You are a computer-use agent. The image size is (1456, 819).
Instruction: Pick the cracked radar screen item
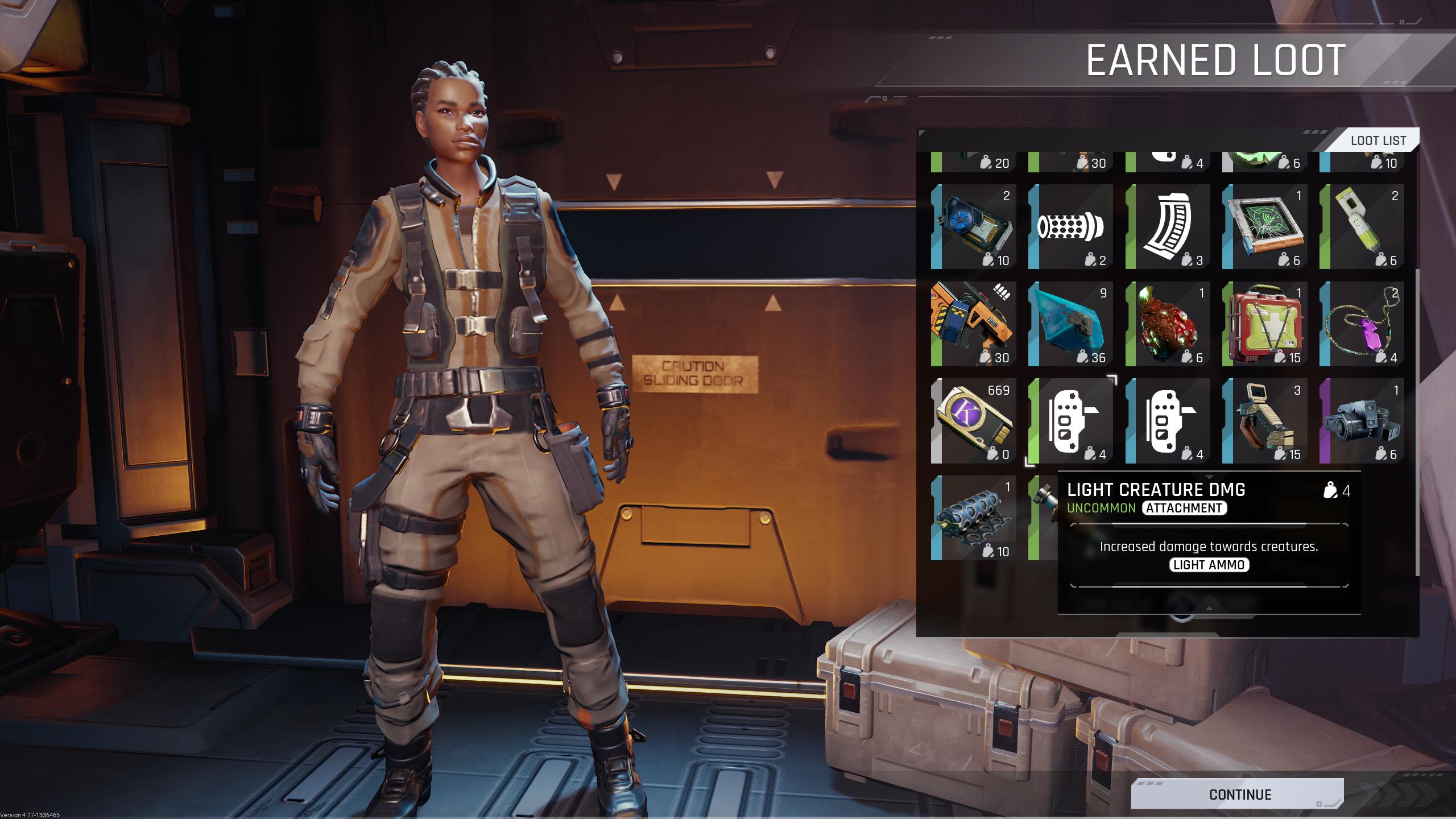[1264, 226]
